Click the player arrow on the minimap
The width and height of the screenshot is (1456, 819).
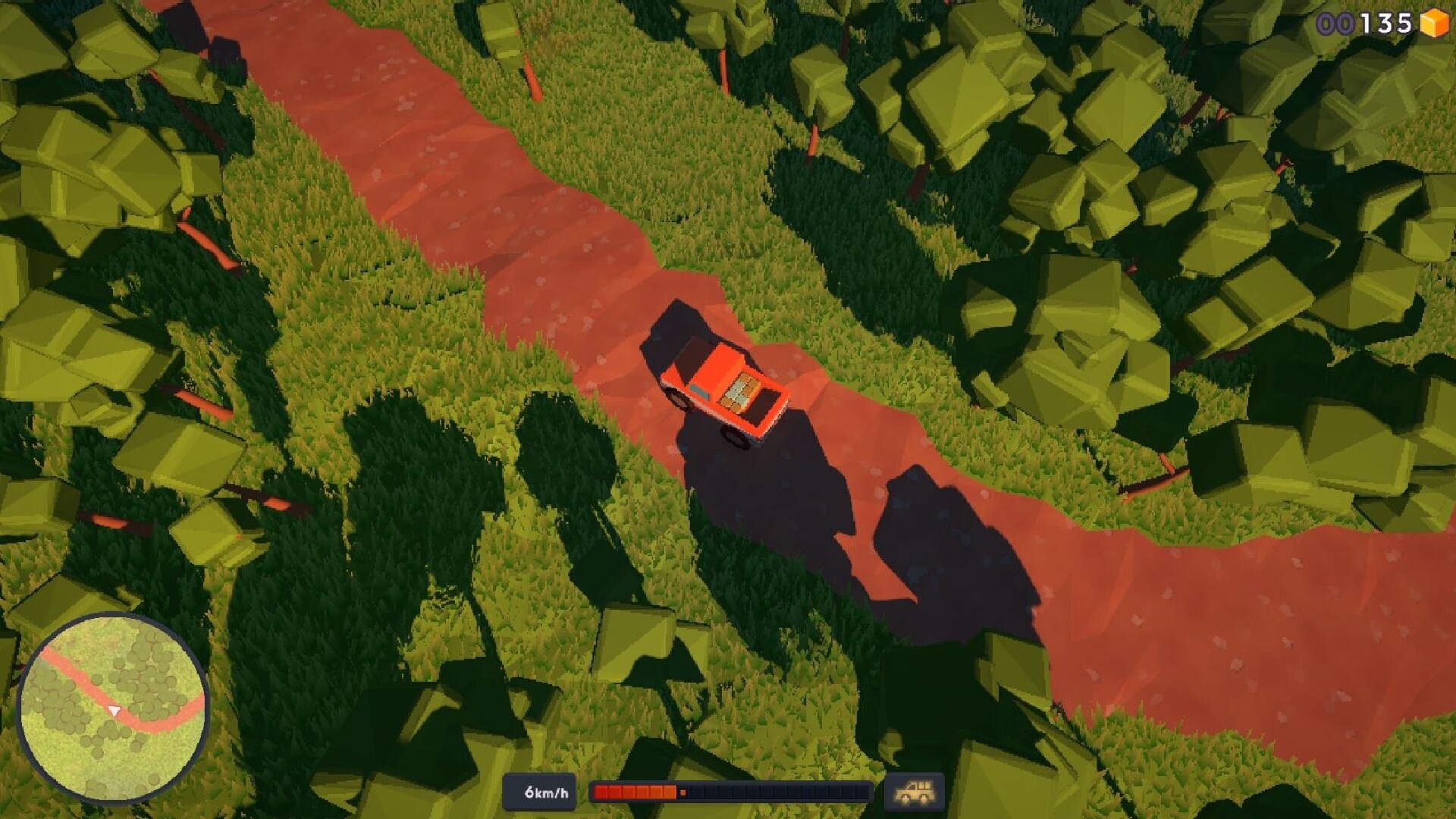(x=114, y=710)
